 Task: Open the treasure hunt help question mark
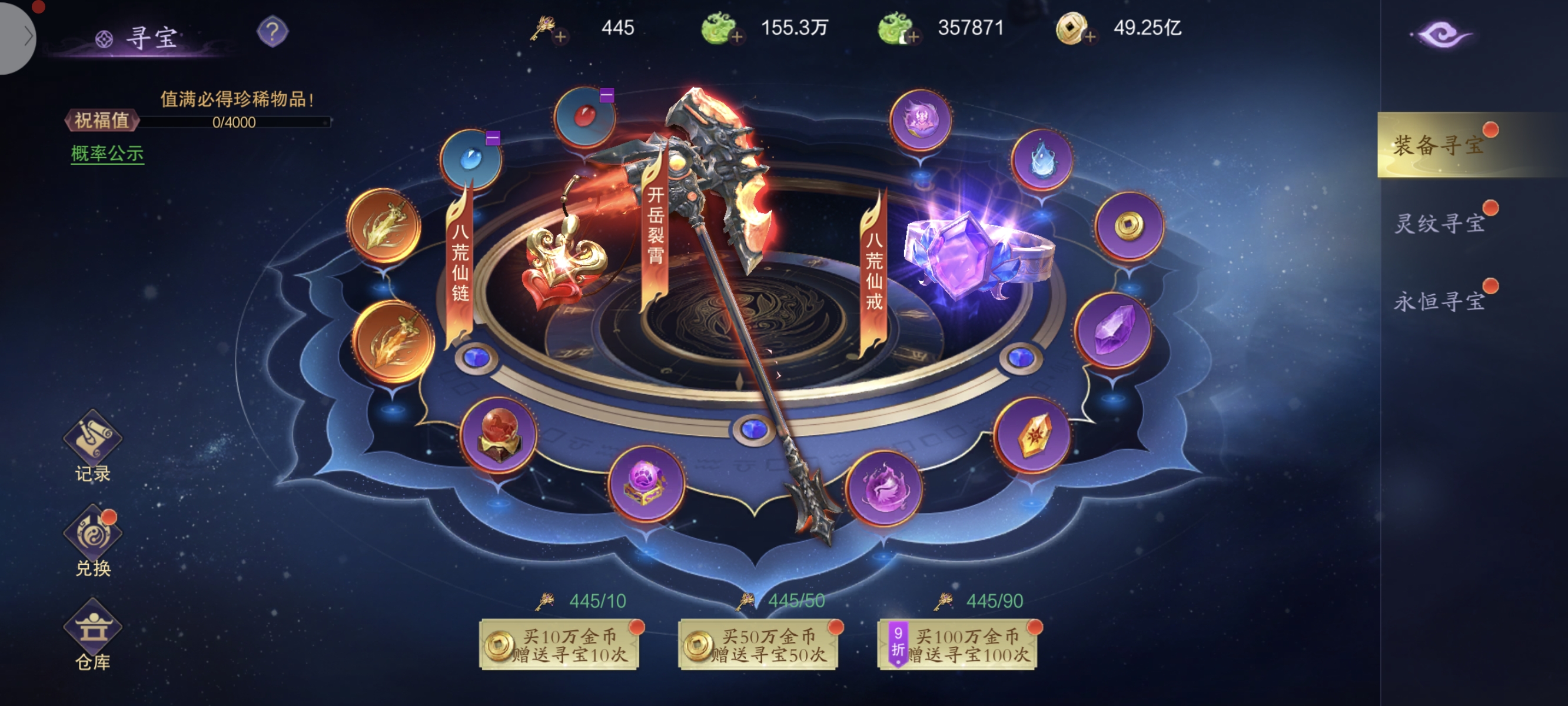point(272,32)
